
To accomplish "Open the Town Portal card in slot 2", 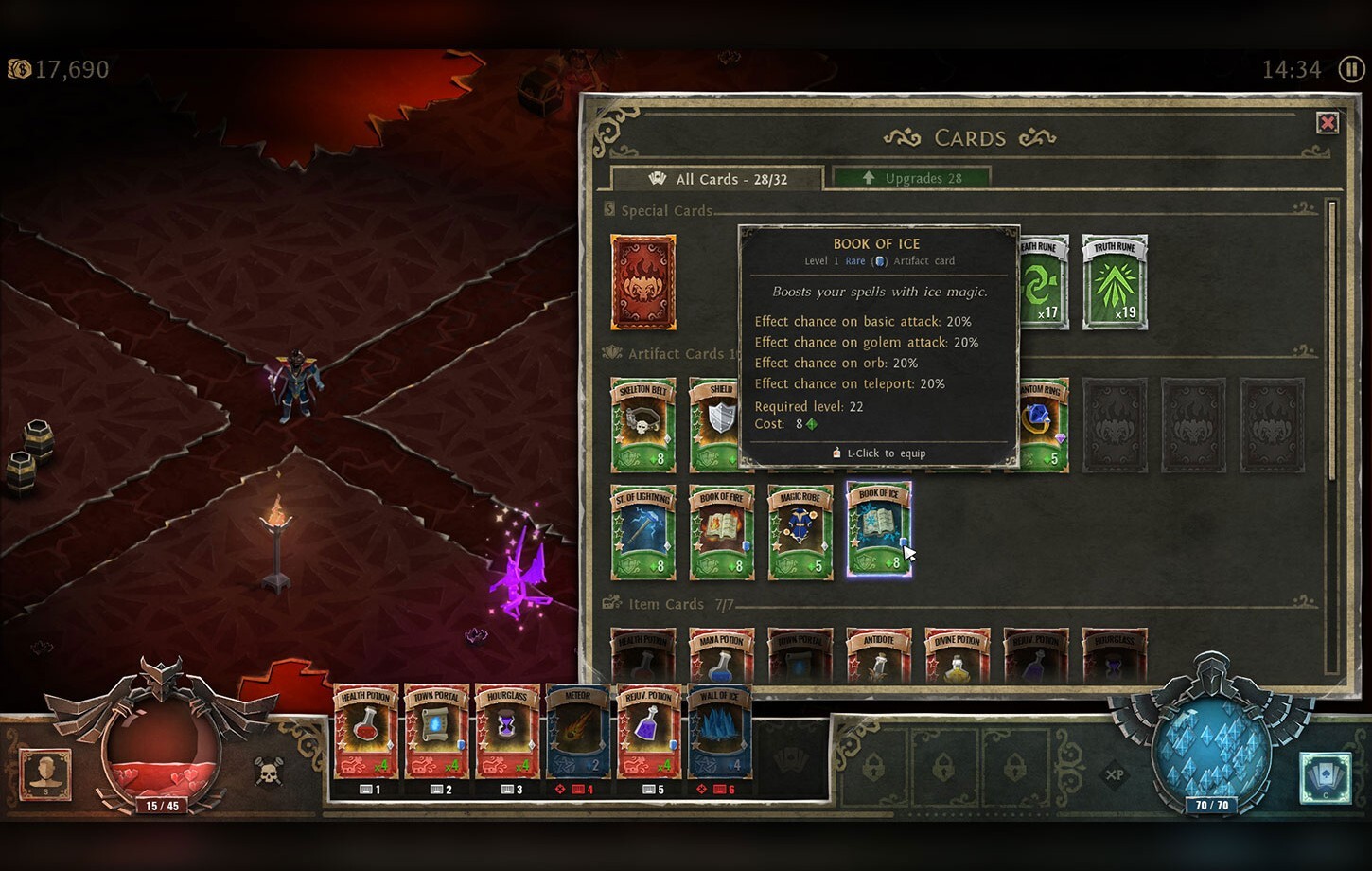I will pyautogui.click(x=437, y=732).
